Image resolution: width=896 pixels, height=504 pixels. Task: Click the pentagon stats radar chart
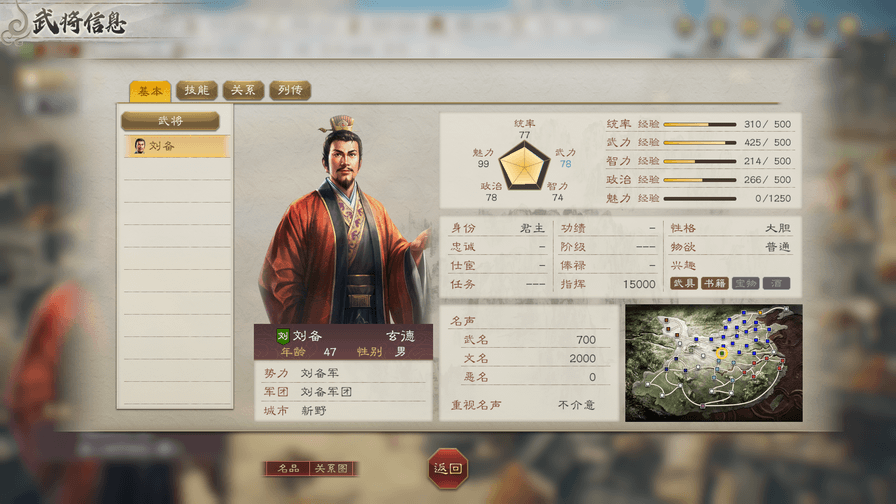(x=524, y=165)
